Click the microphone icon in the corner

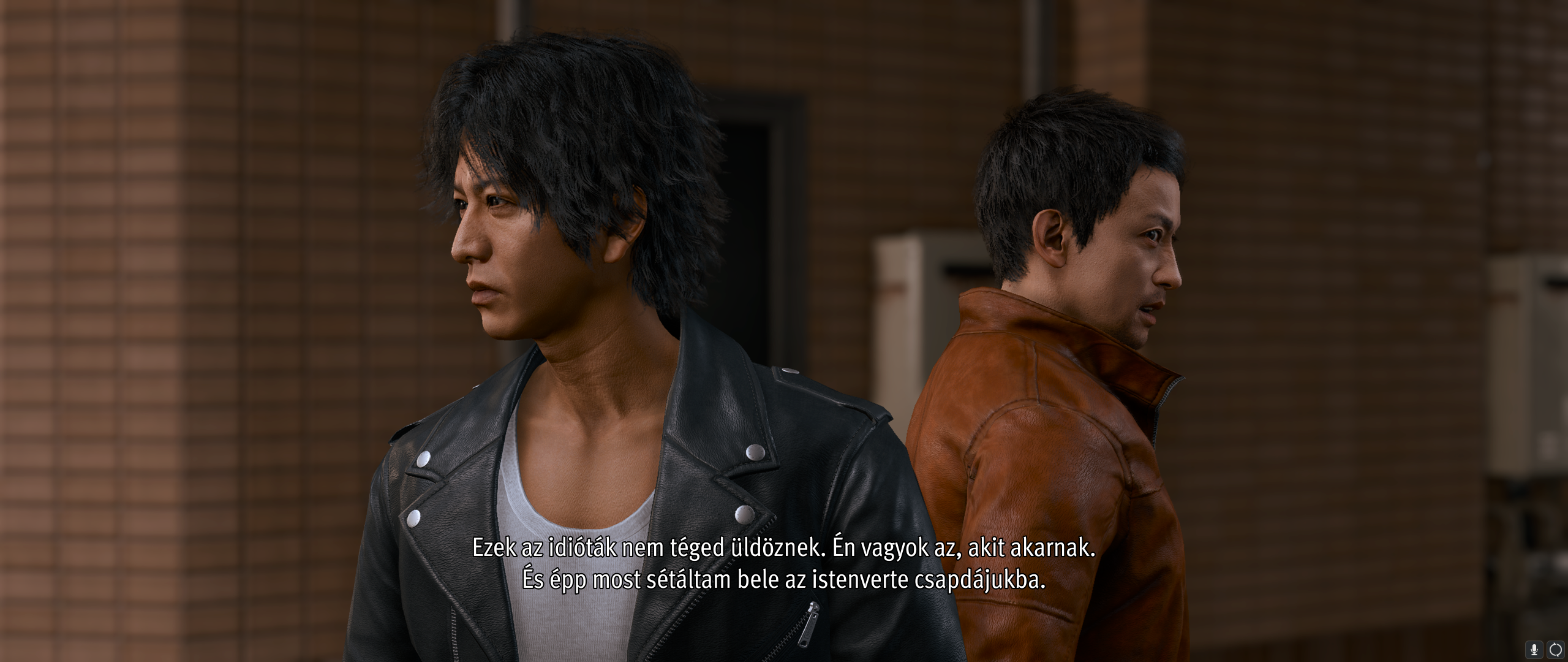click(x=1534, y=649)
